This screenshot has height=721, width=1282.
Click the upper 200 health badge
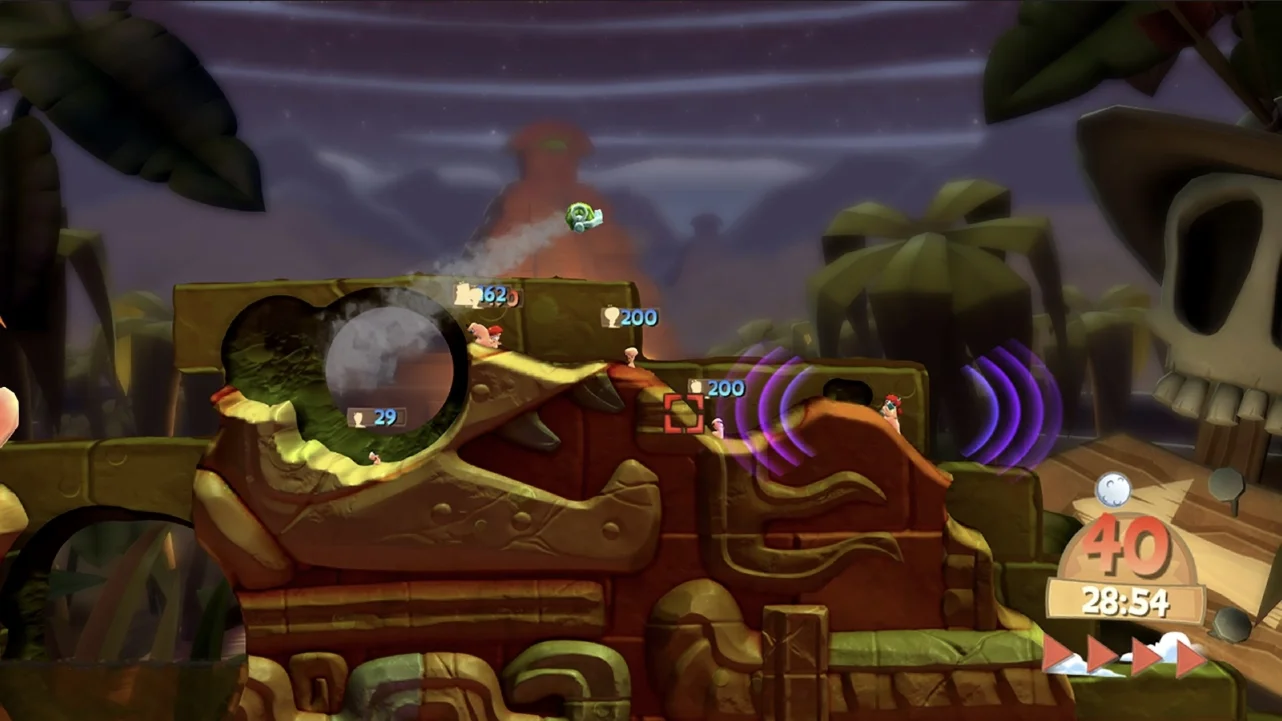tap(629, 316)
